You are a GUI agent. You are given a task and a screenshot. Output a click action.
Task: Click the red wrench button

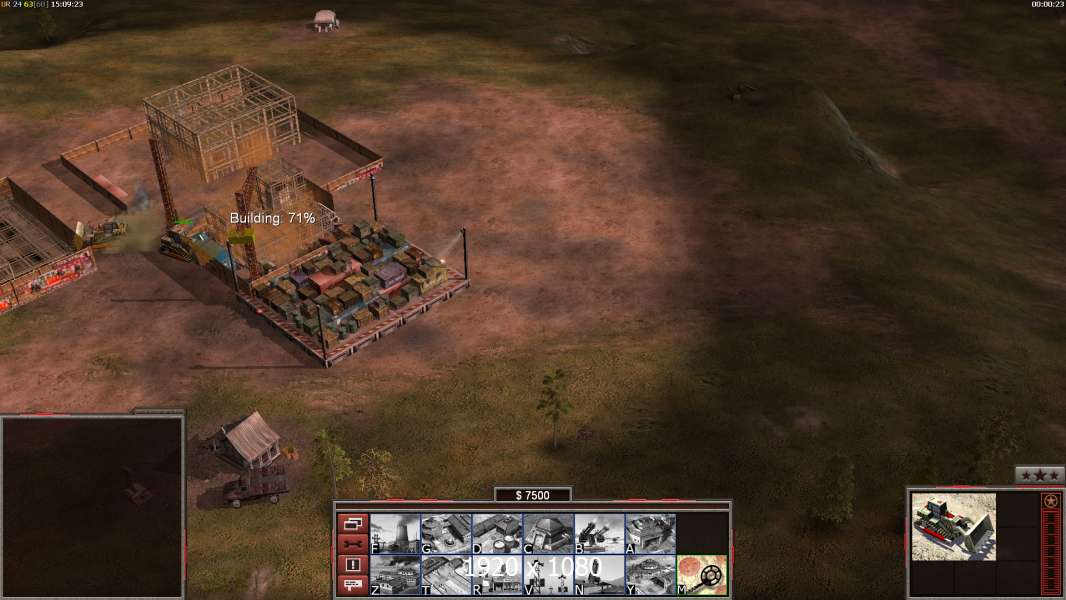352,544
